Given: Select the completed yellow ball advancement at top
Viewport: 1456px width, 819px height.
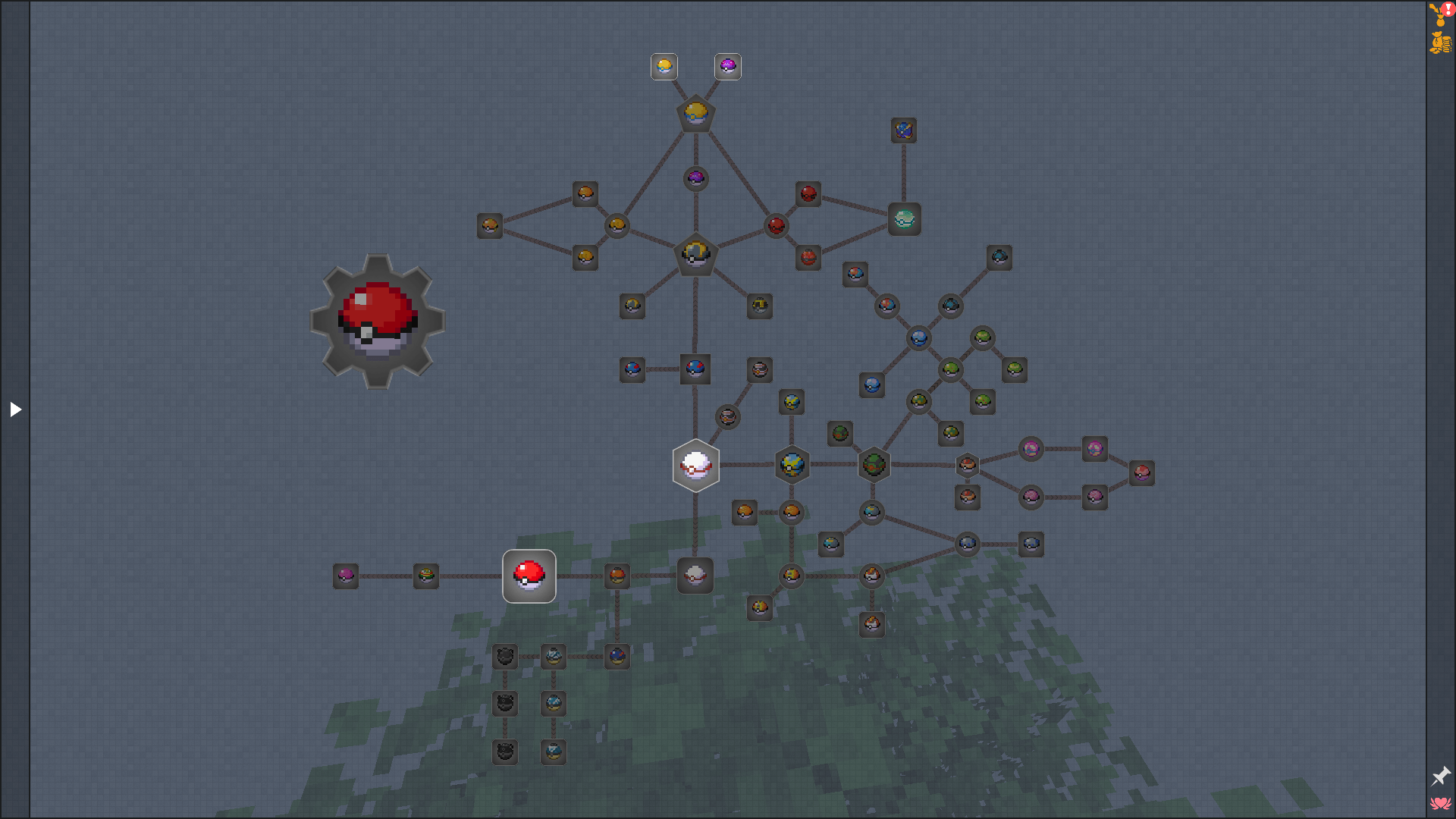Looking at the screenshot, I should click(664, 66).
